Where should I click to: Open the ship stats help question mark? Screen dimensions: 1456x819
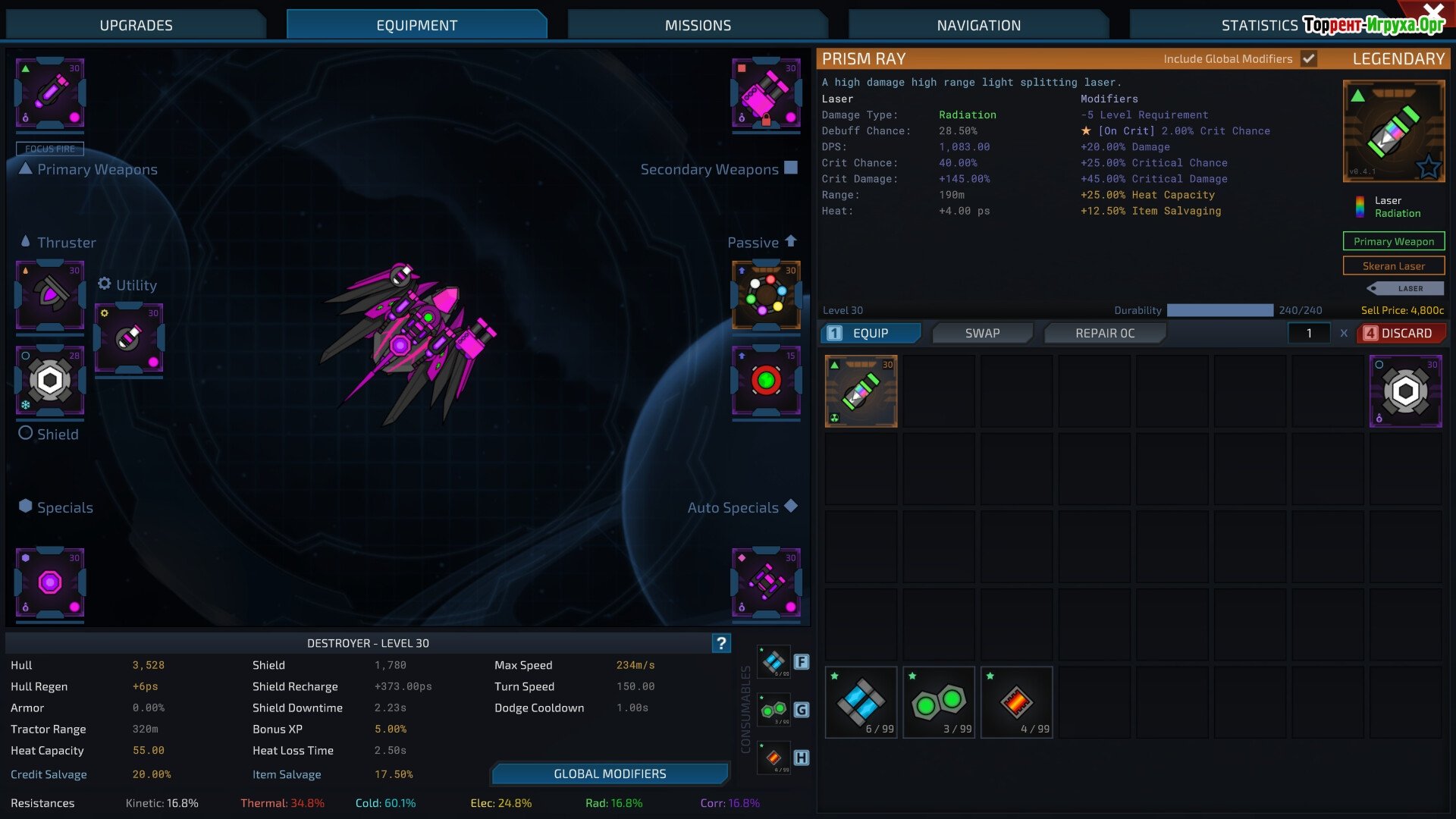[x=721, y=643]
